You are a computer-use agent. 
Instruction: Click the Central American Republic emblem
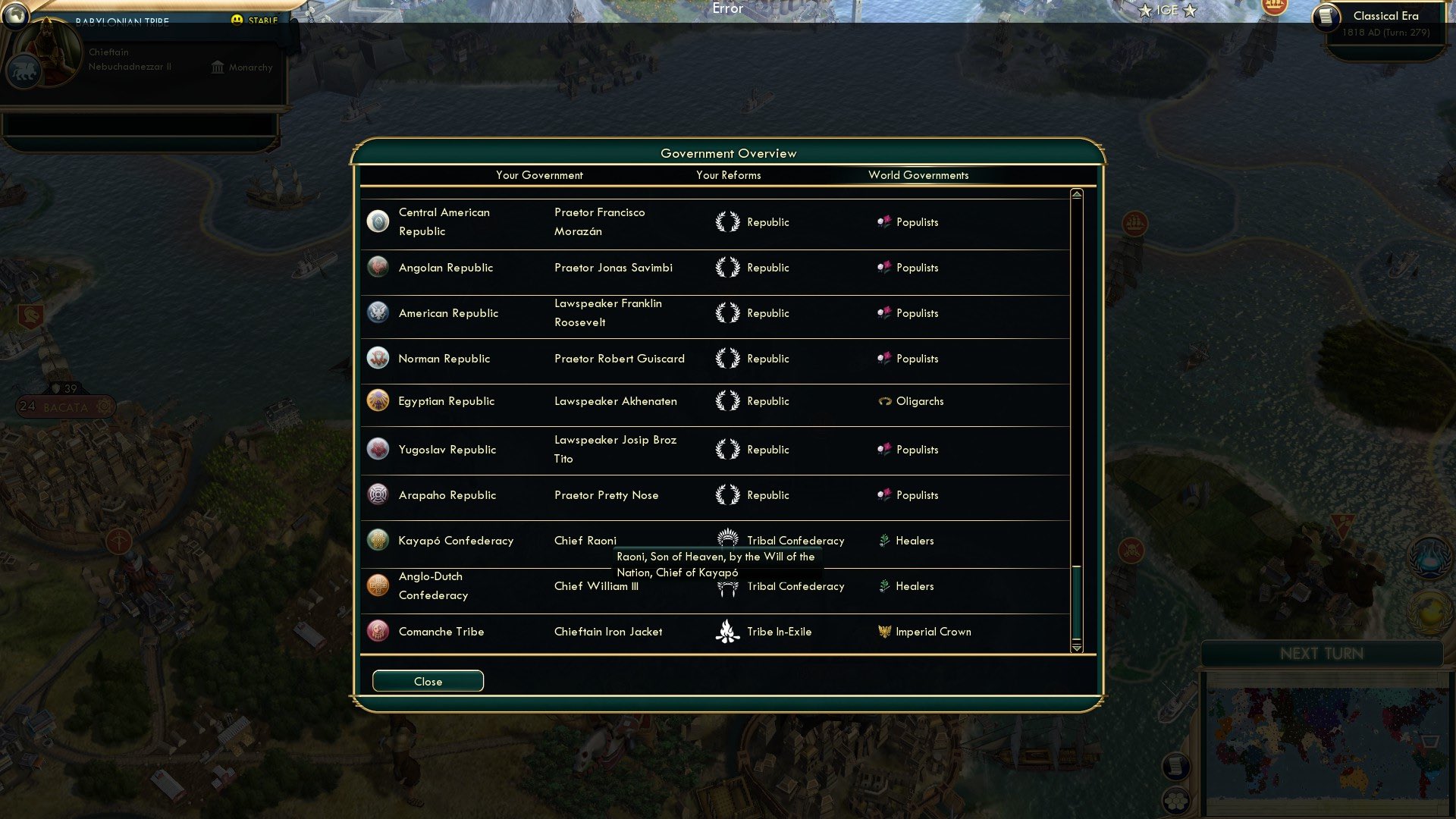point(378,222)
